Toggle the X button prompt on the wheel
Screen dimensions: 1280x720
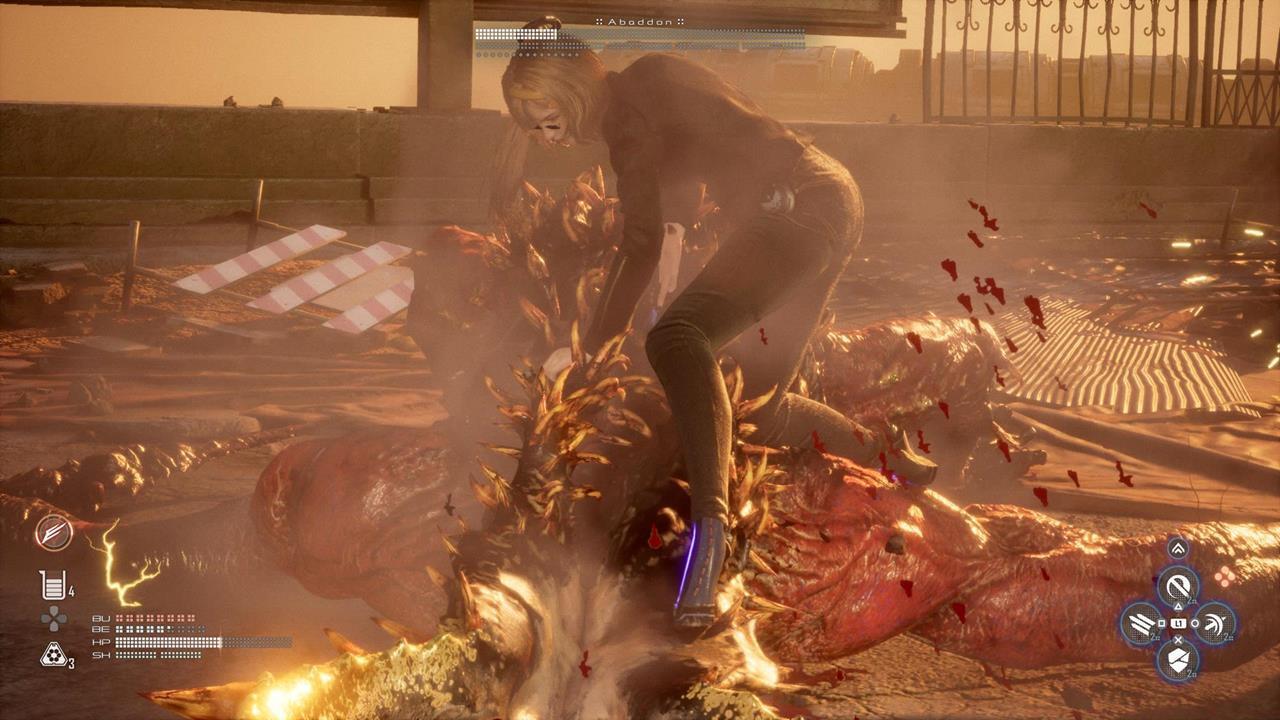(x=1178, y=641)
